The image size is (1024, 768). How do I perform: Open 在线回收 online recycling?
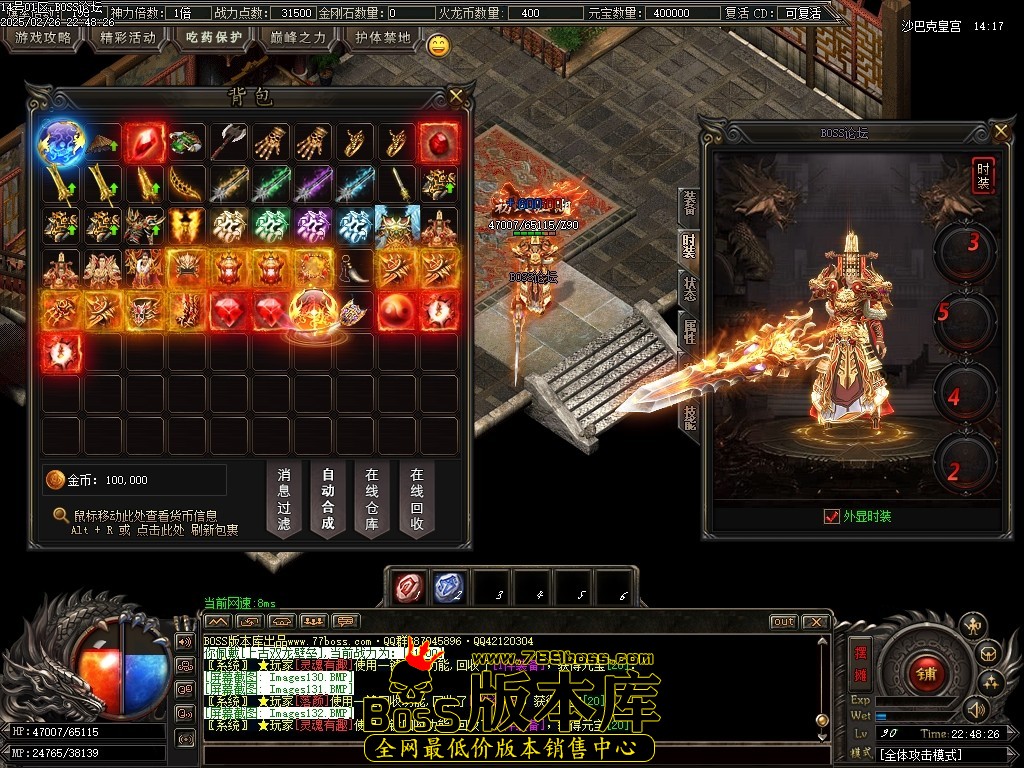coord(416,499)
